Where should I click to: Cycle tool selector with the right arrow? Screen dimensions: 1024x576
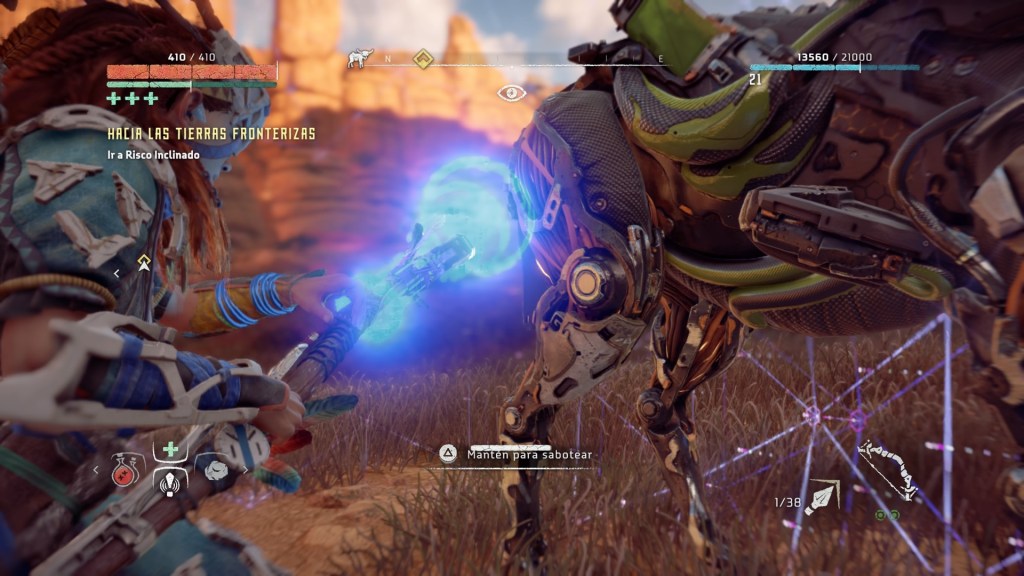point(246,468)
